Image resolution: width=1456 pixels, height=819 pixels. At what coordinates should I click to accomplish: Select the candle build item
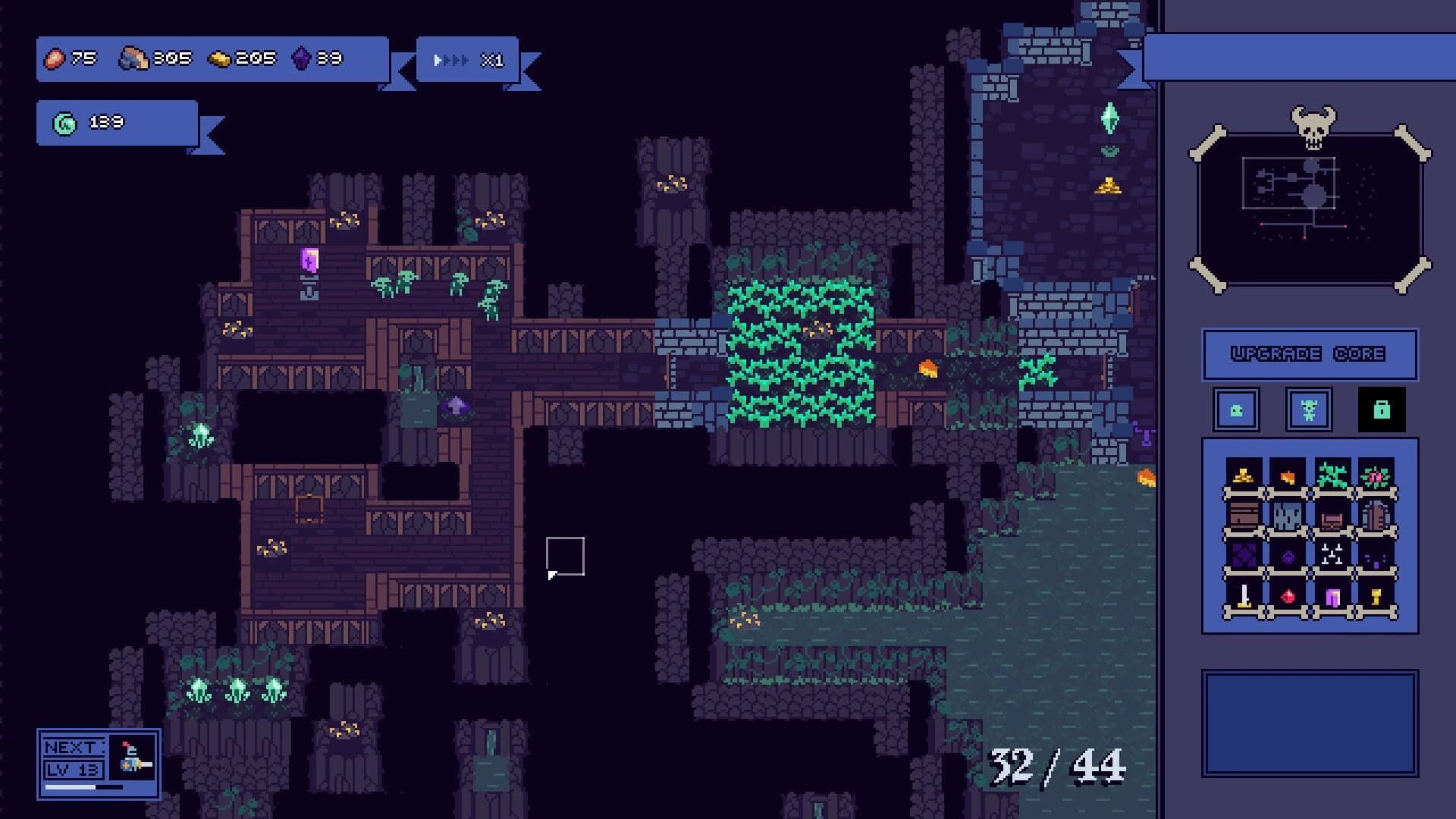tap(1244, 596)
